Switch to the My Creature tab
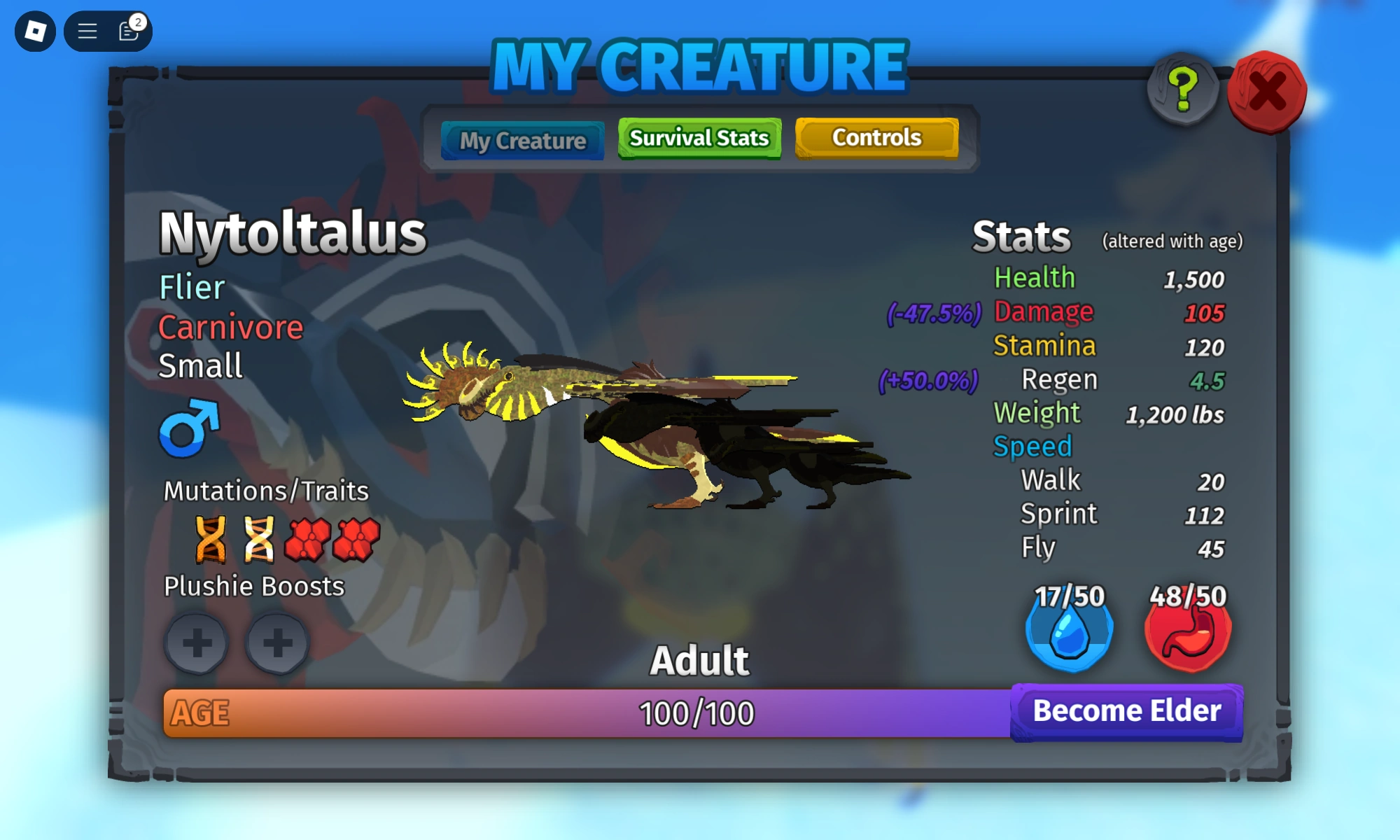 tap(522, 140)
